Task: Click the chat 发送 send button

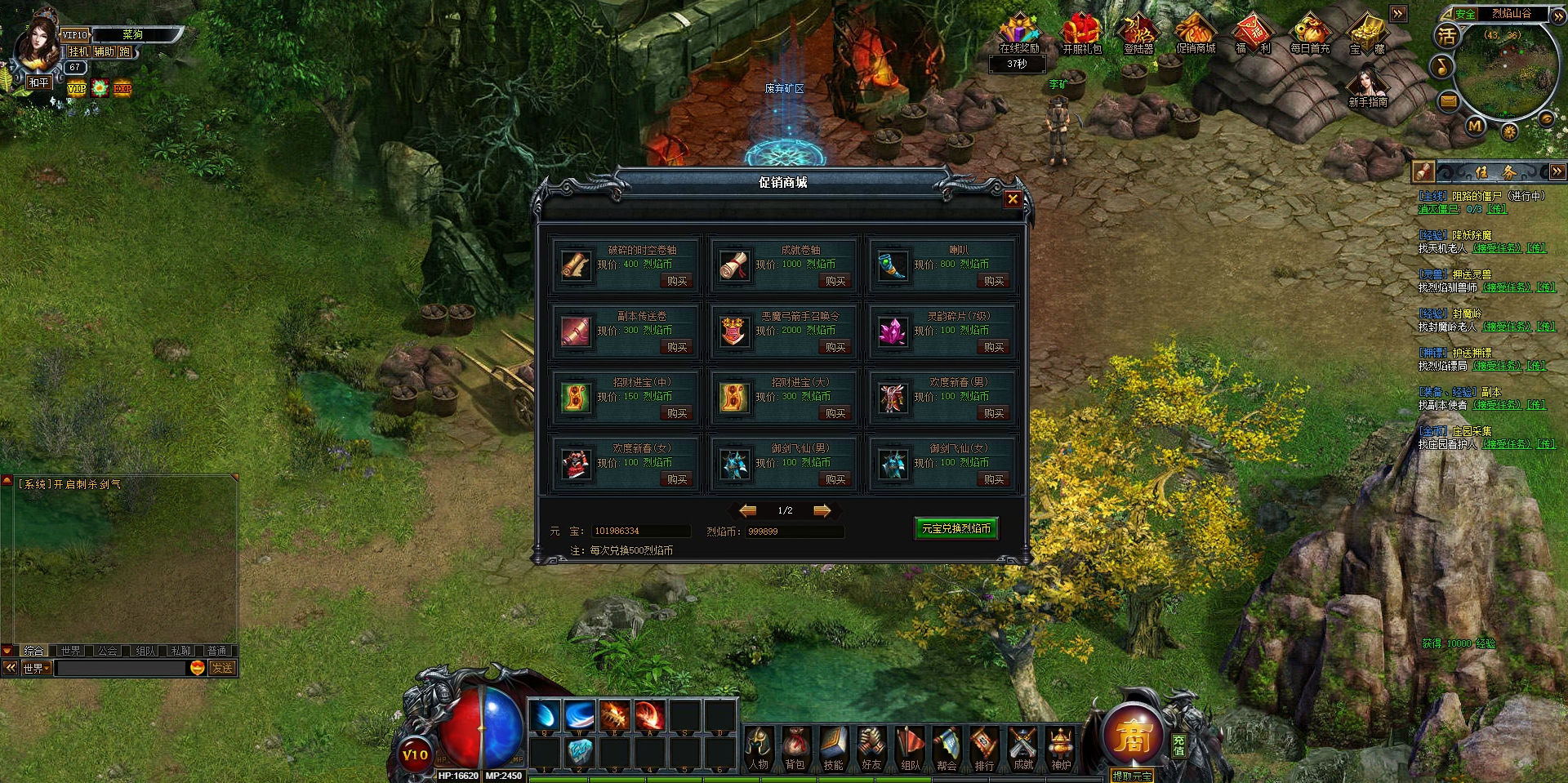Action: coord(222,668)
